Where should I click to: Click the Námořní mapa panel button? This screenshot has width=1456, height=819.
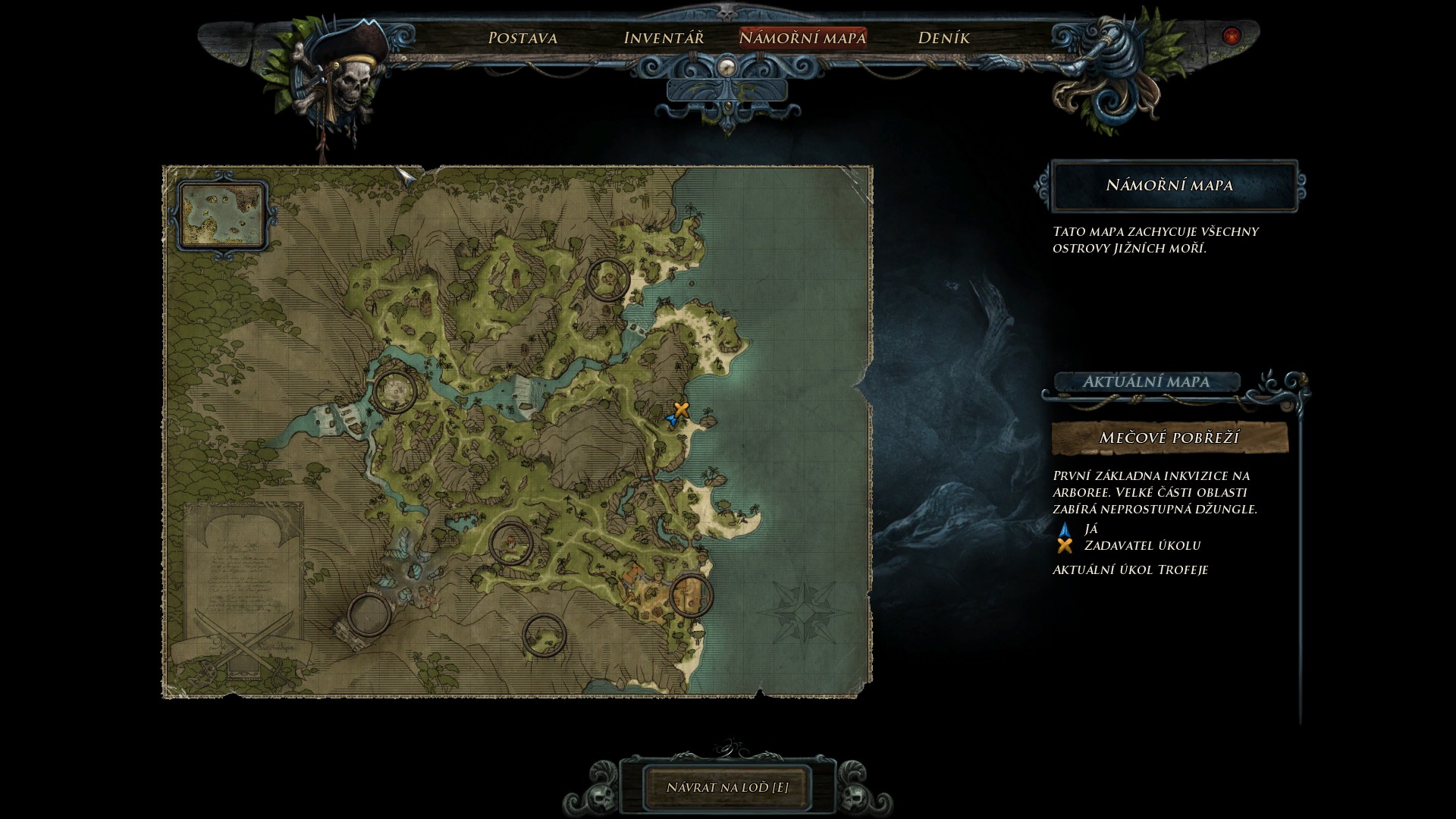coord(1169,185)
